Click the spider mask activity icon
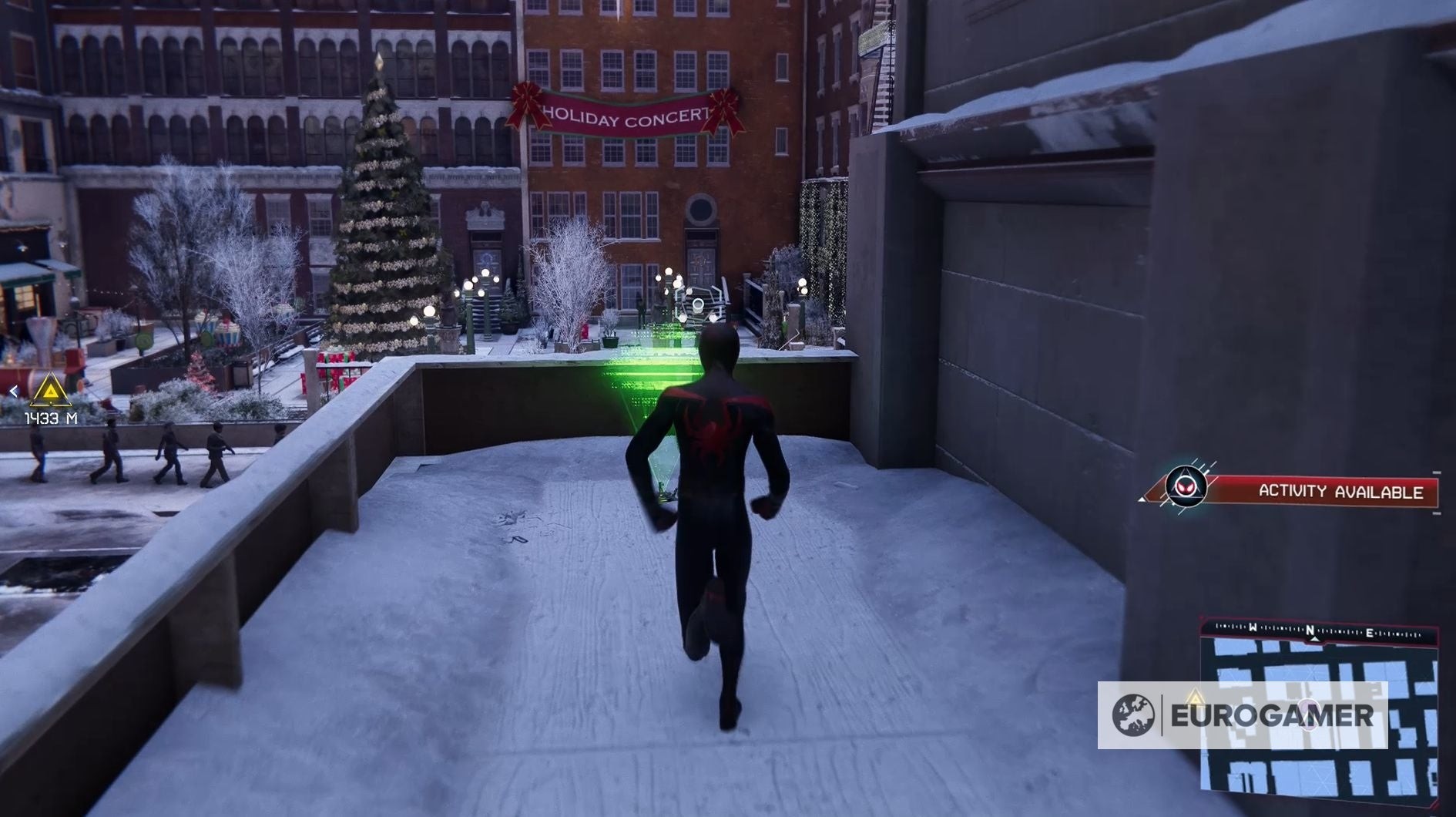This screenshot has height=817, width=1456. (1186, 487)
